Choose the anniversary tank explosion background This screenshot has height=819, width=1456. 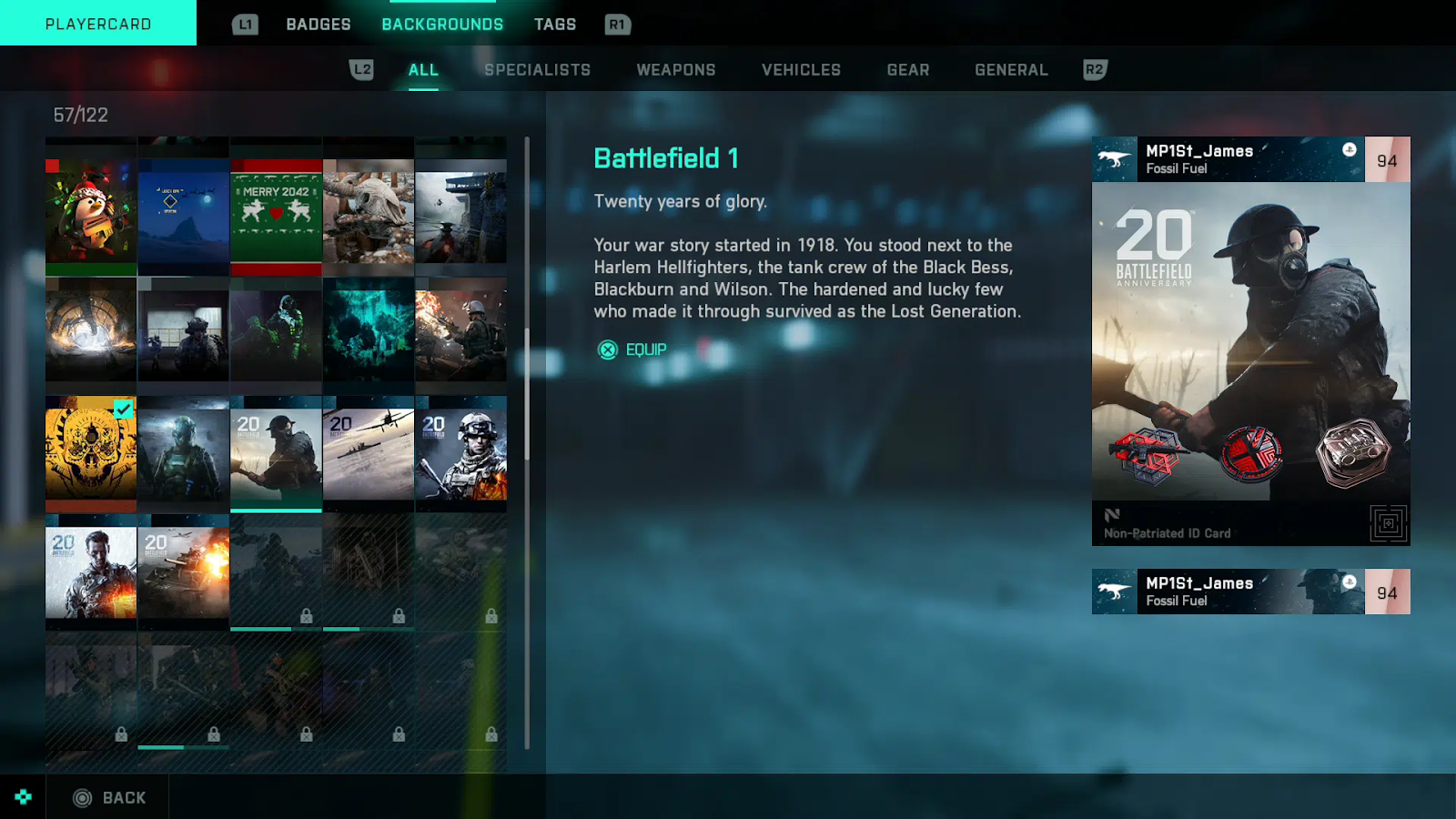184,571
